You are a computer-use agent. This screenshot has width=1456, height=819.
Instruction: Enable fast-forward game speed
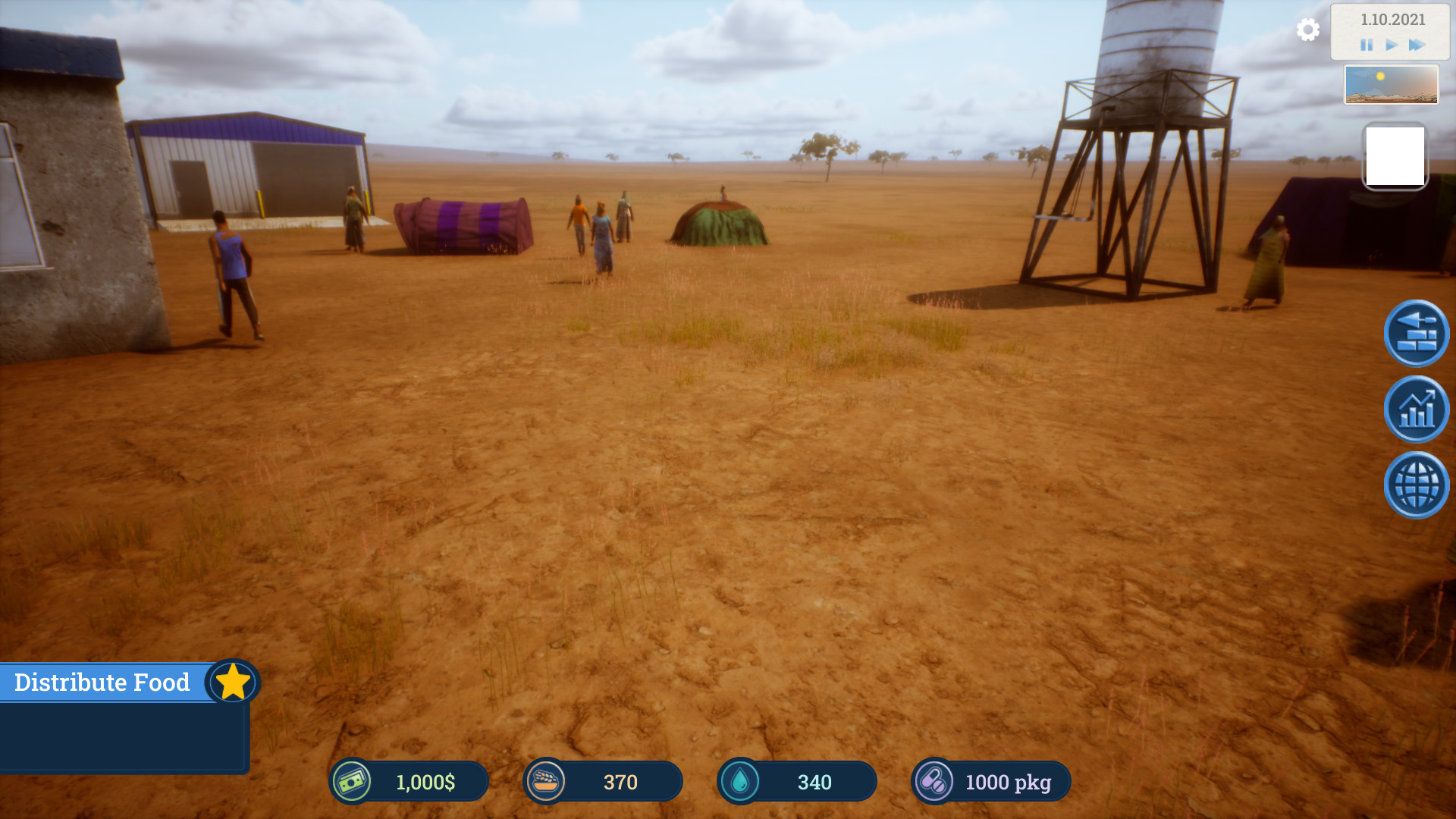coord(1417,45)
